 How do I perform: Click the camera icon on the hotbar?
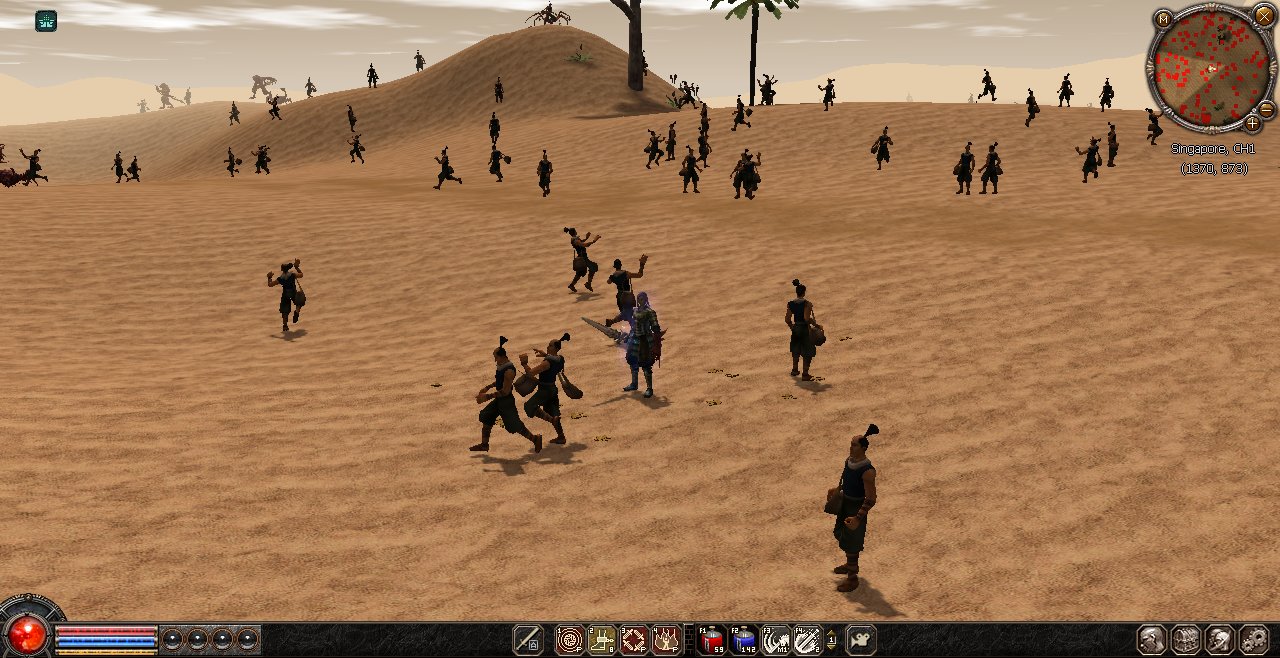[x=860, y=640]
